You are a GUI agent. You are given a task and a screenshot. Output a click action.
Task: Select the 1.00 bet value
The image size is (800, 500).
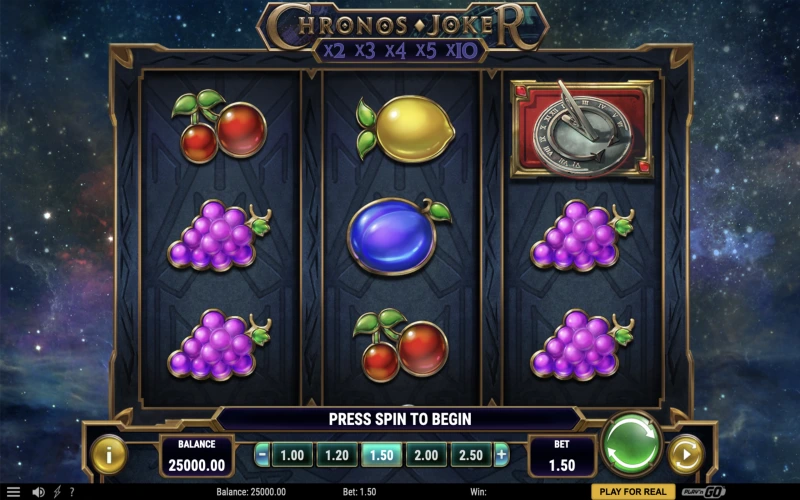[292, 456]
